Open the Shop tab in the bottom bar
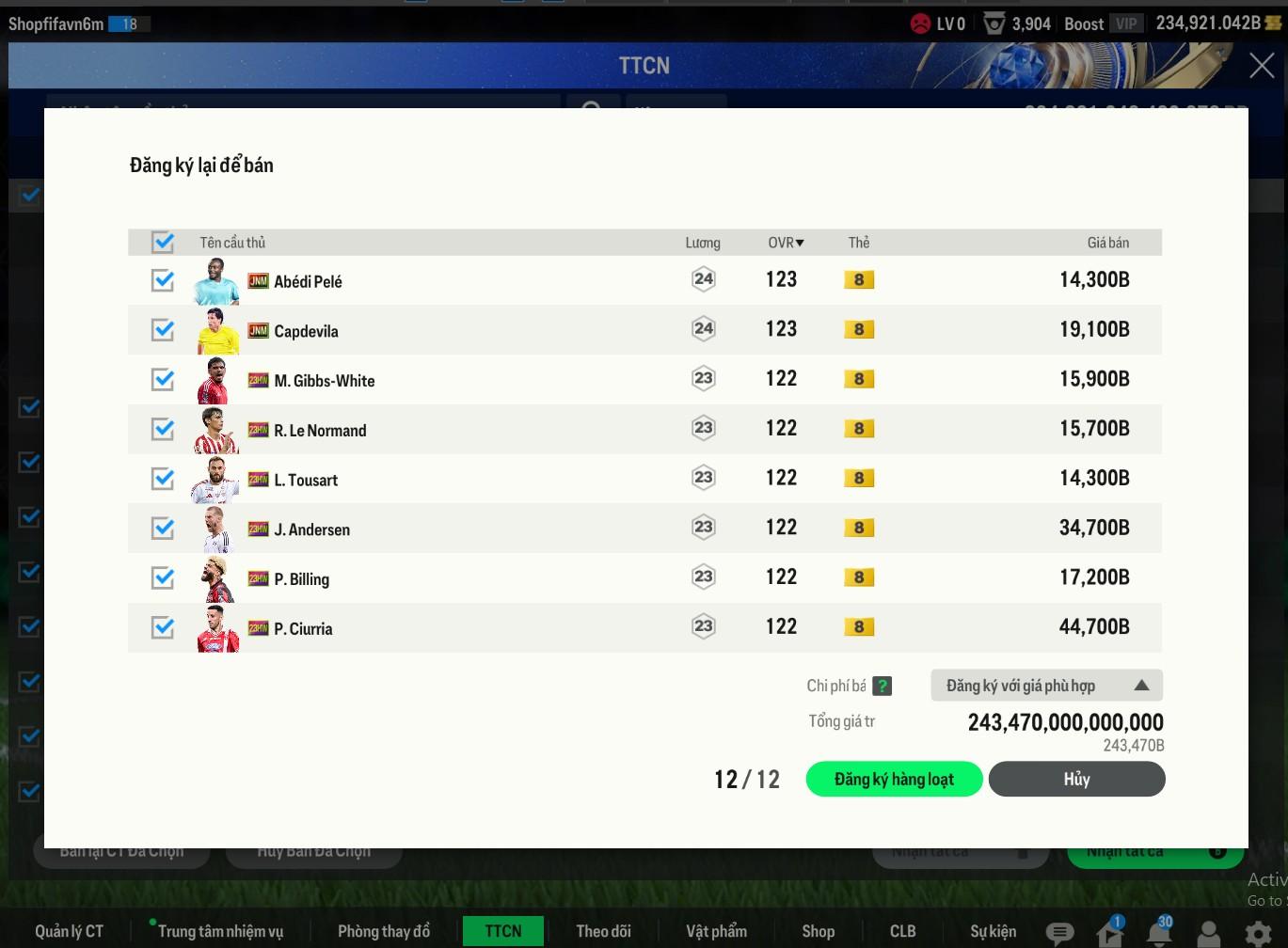1288x948 pixels. point(818,931)
